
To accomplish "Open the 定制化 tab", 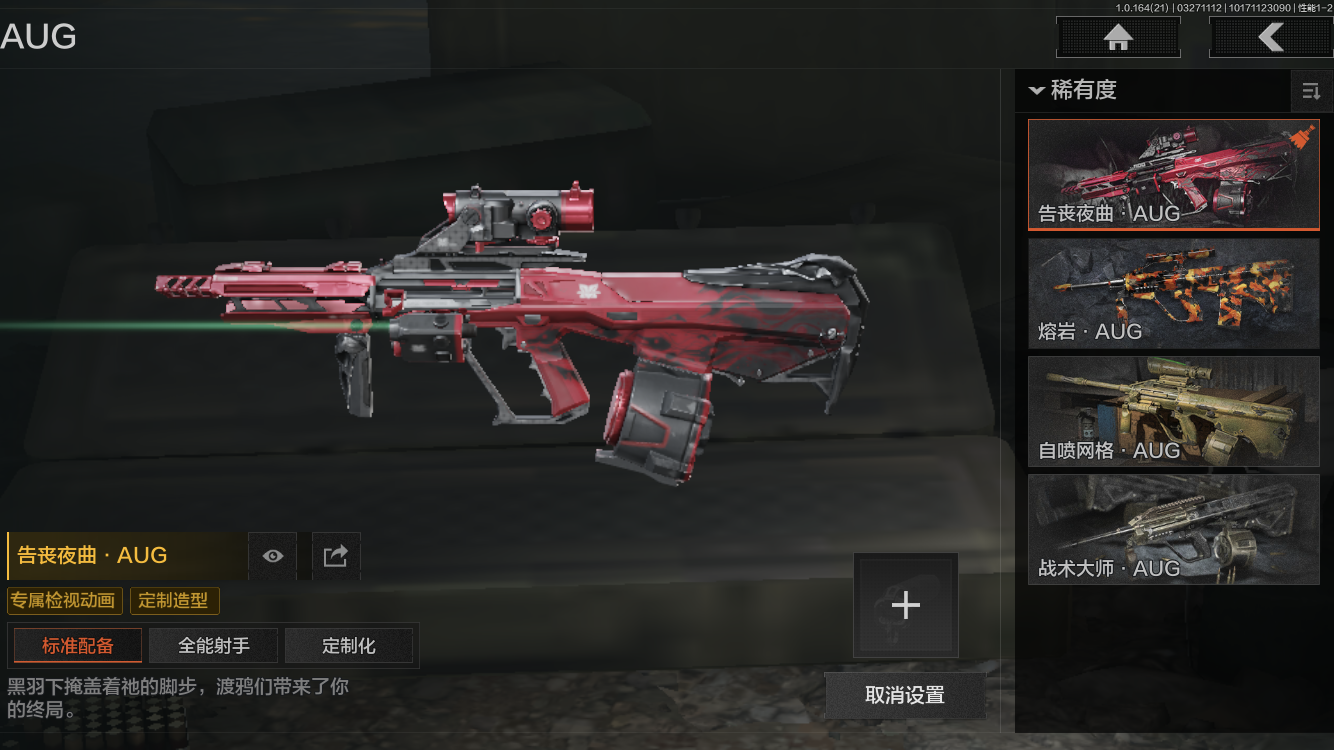I will point(349,646).
